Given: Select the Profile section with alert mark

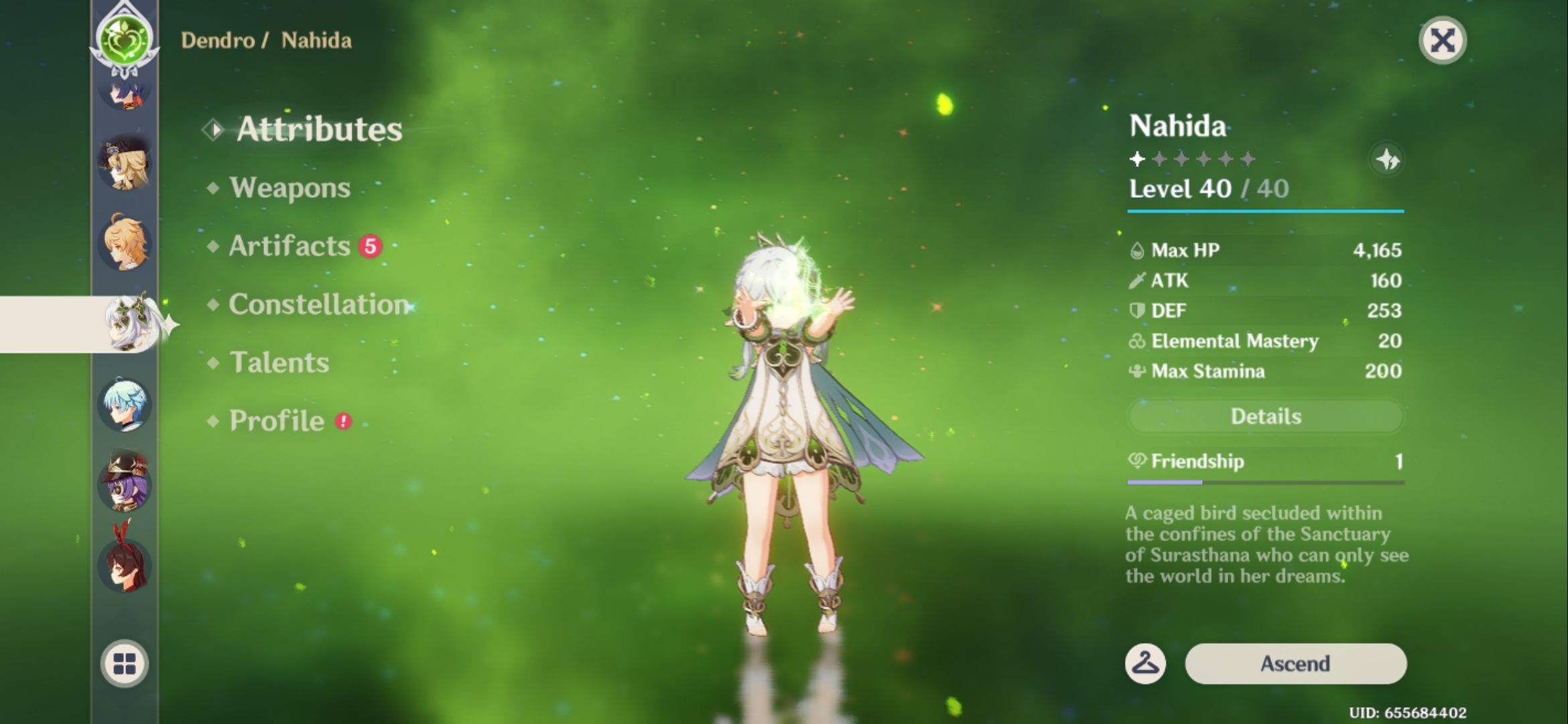Looking at the screenshot, I should click(x=275, y=420).
